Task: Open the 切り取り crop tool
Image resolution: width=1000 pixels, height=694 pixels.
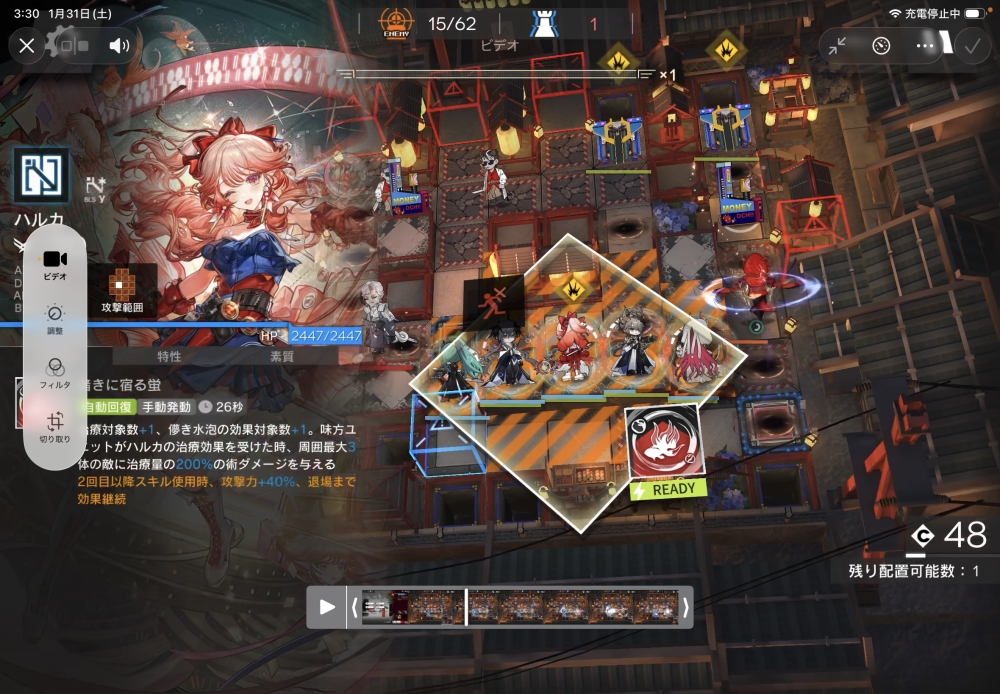Action: coord(54,426)
